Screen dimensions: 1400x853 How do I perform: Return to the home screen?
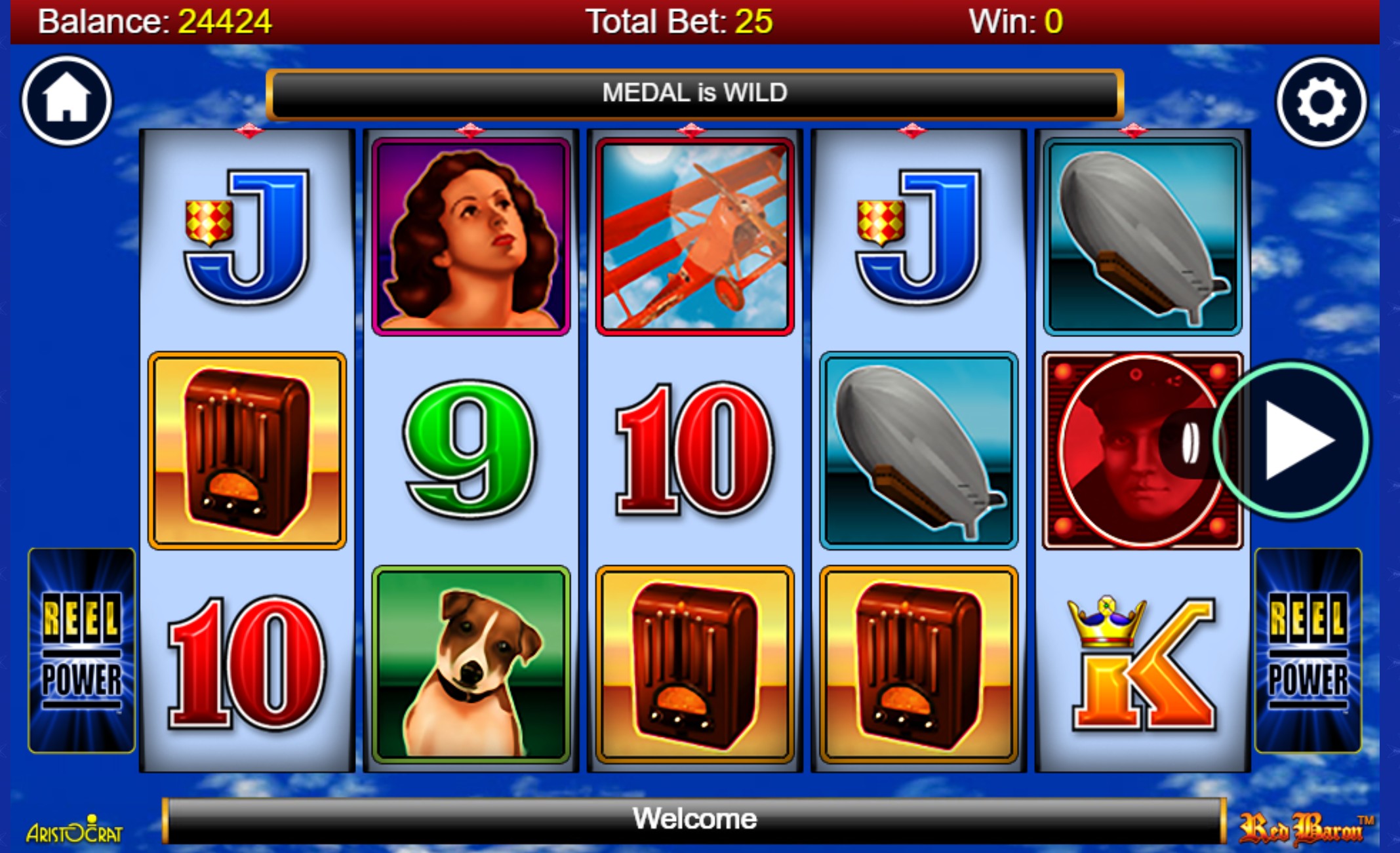click(67, 101)
